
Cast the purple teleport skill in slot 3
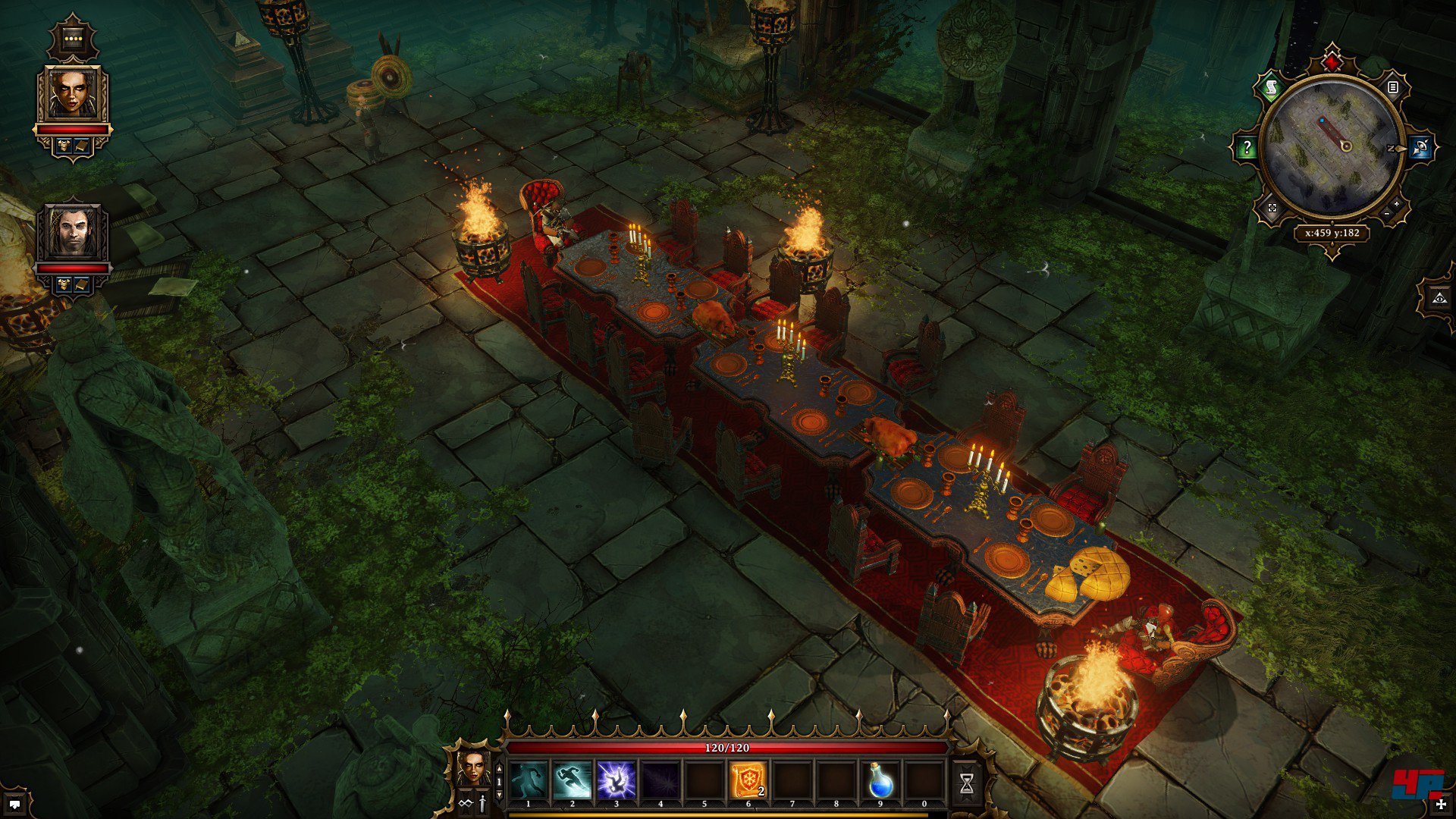(x=616, y=780)
